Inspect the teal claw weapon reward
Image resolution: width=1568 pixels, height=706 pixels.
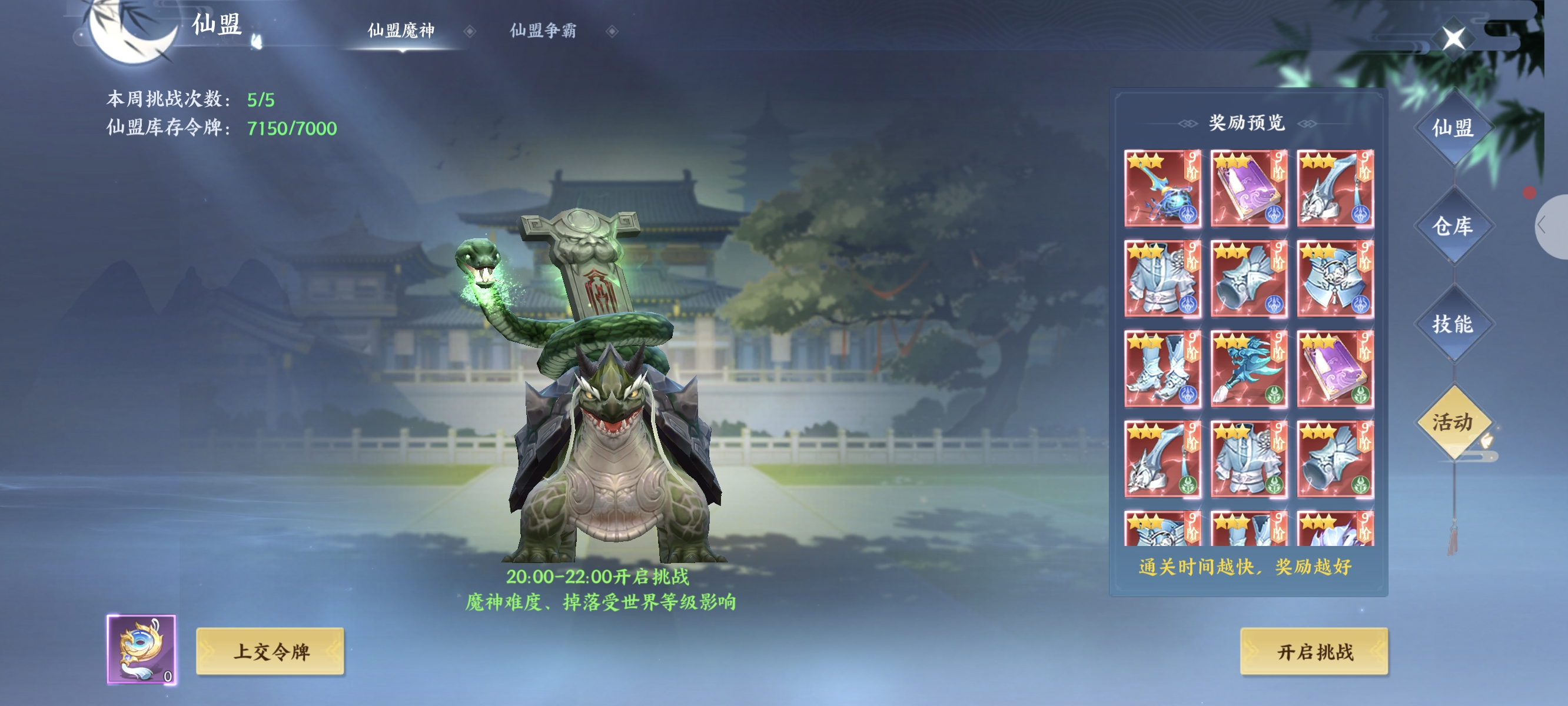coord(1248,369)
